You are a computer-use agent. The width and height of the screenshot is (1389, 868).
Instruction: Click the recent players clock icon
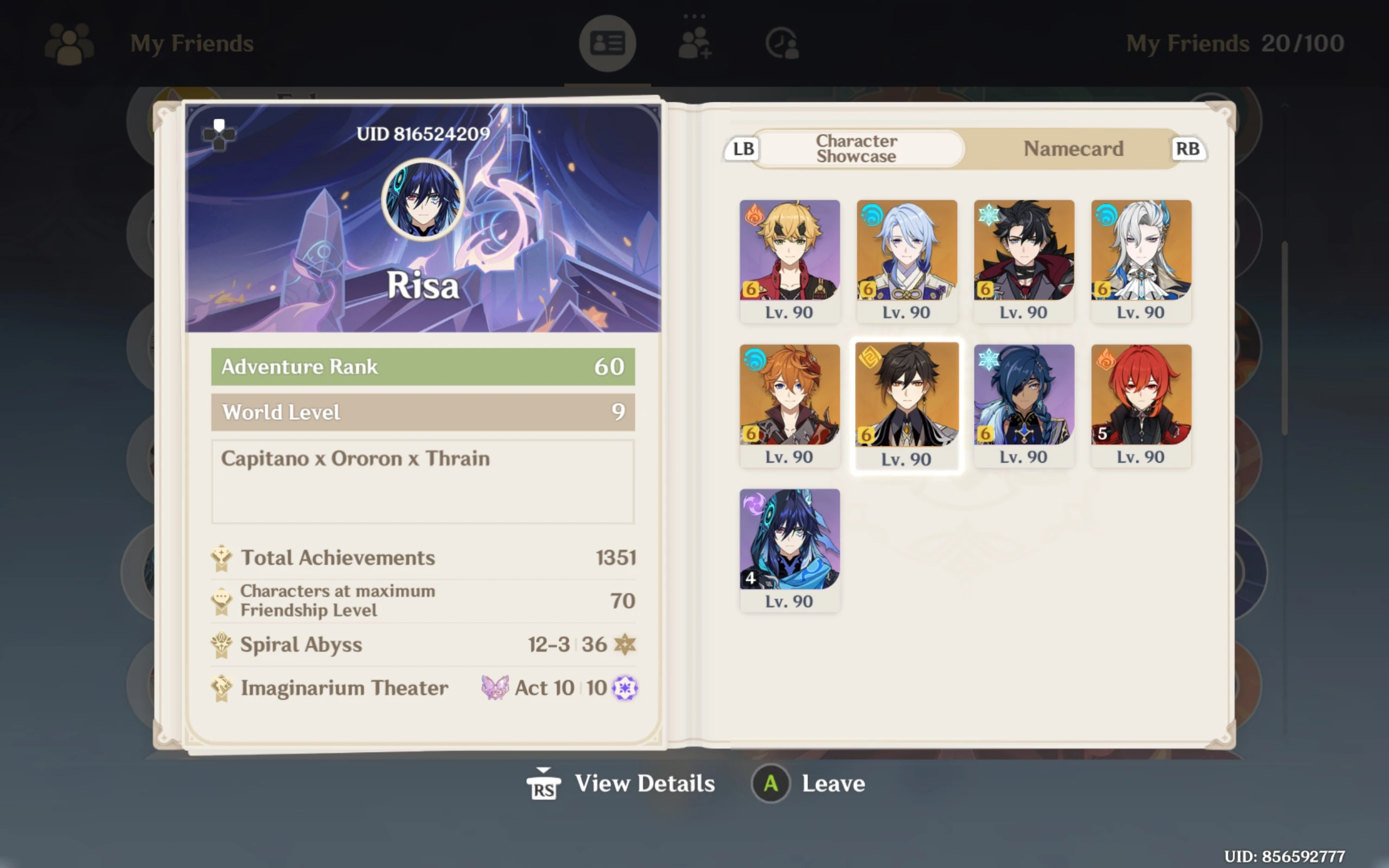[781, 42]
